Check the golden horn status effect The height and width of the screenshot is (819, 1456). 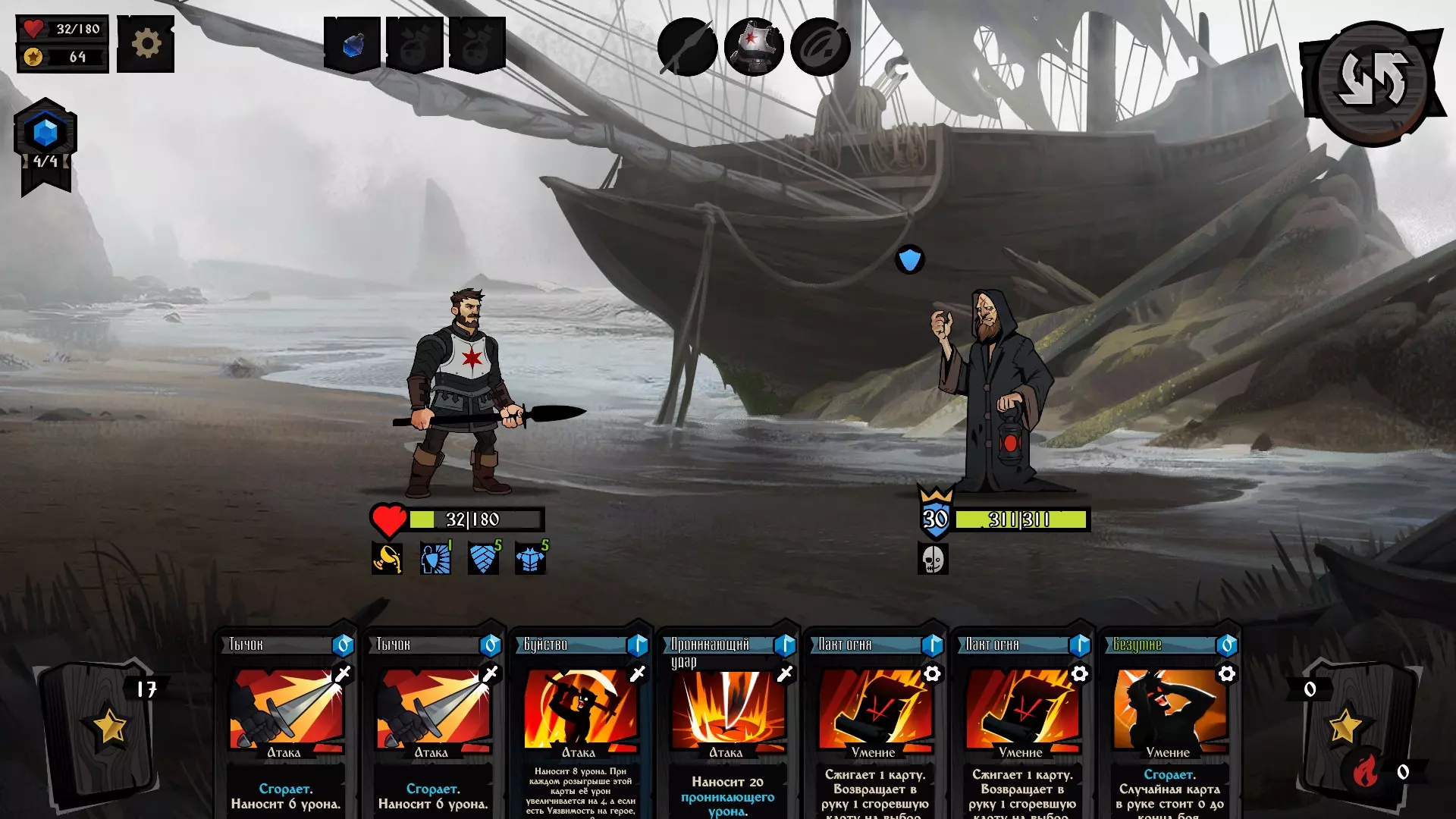click(387, 559)
